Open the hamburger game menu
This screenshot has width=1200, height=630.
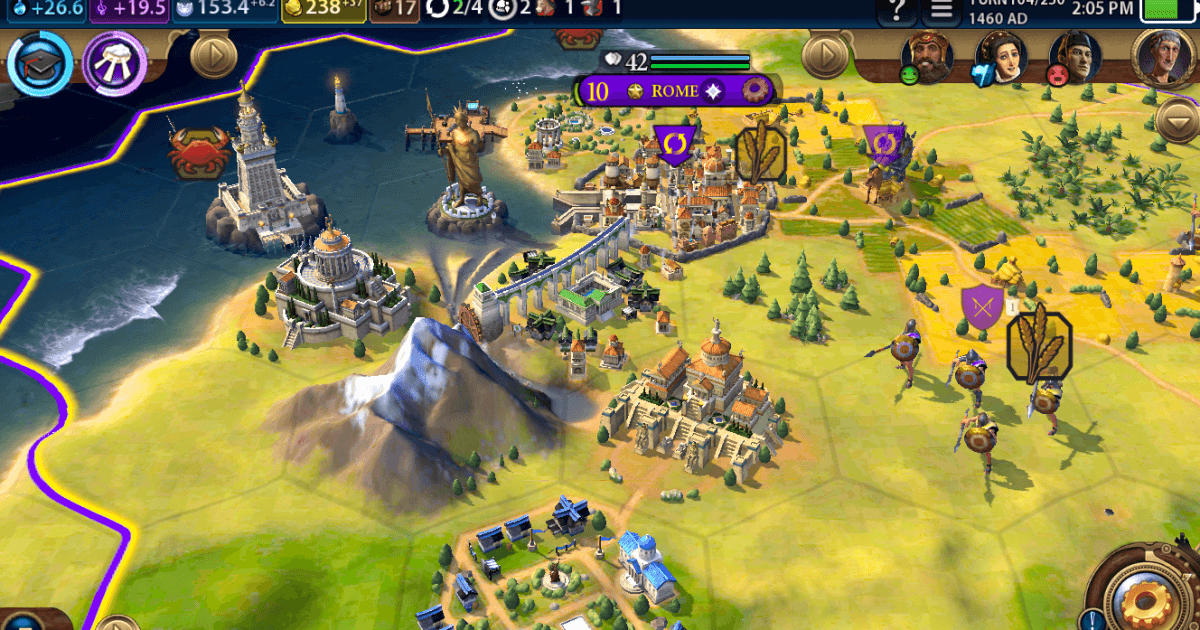[x=941, y=11]
